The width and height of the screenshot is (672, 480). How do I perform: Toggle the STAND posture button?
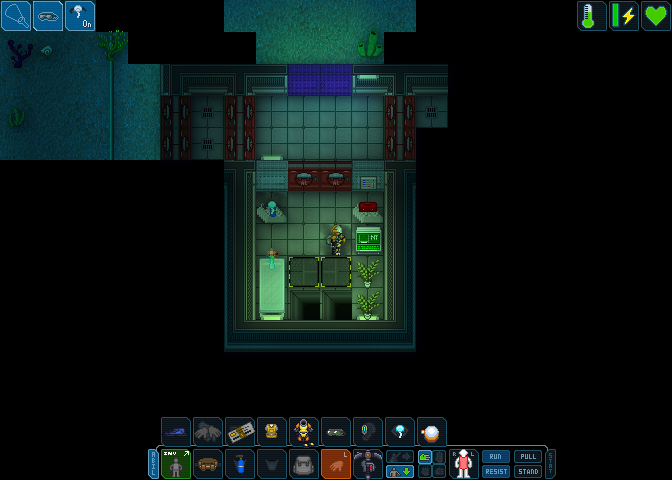pos(527,471)
